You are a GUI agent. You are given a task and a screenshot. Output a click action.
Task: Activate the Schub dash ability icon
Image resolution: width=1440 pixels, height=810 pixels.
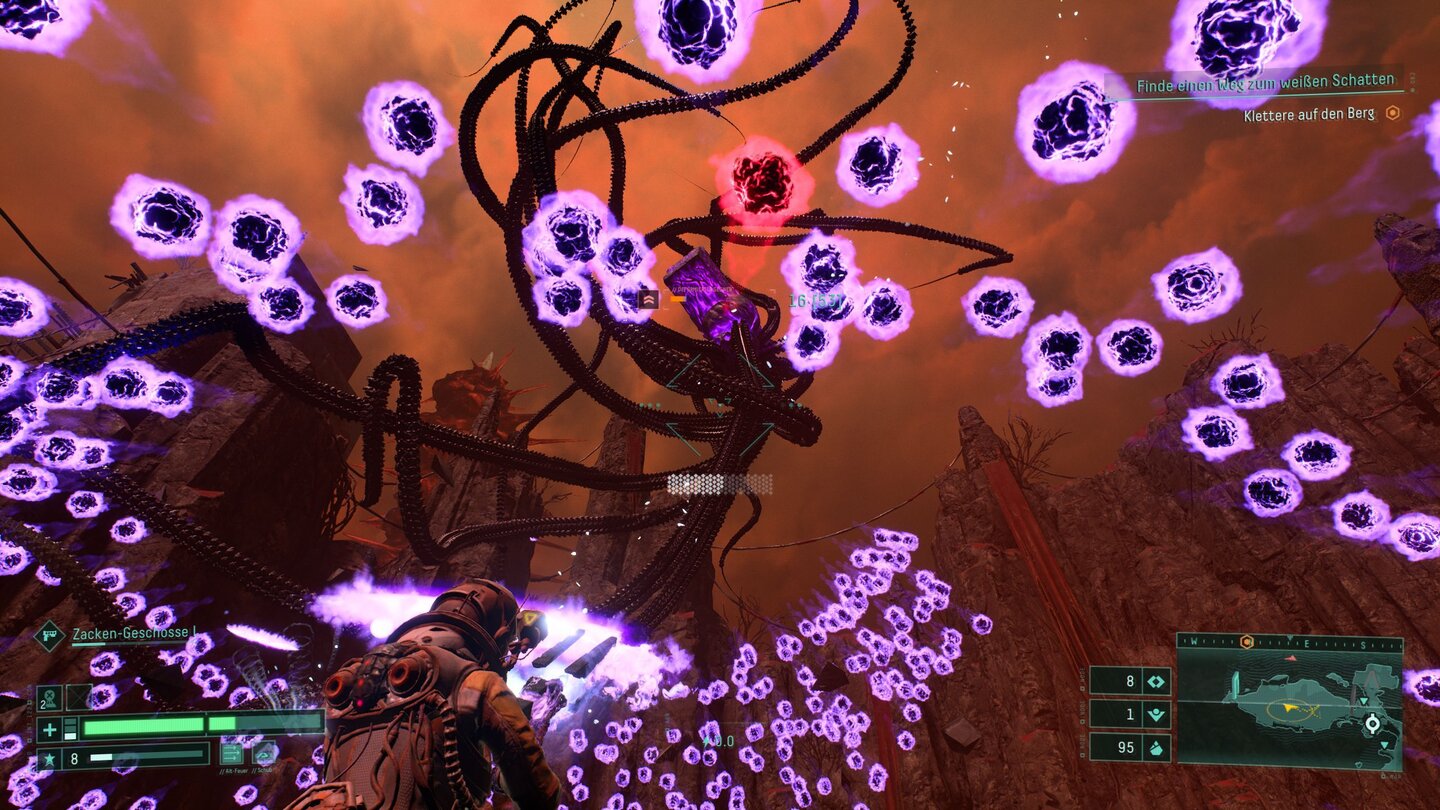(x=265, y=753)
